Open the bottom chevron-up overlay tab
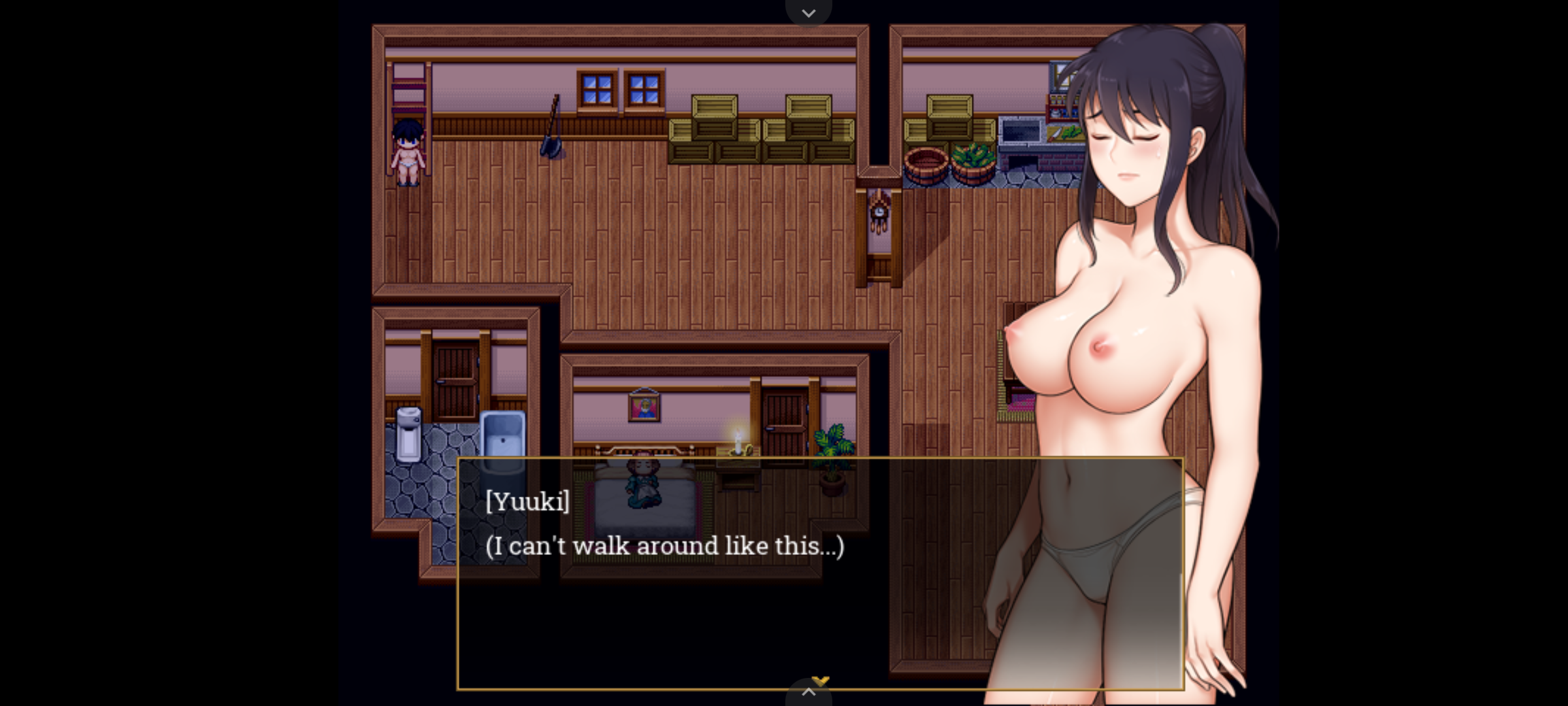 pyautogui.click(x=808, y=693)
